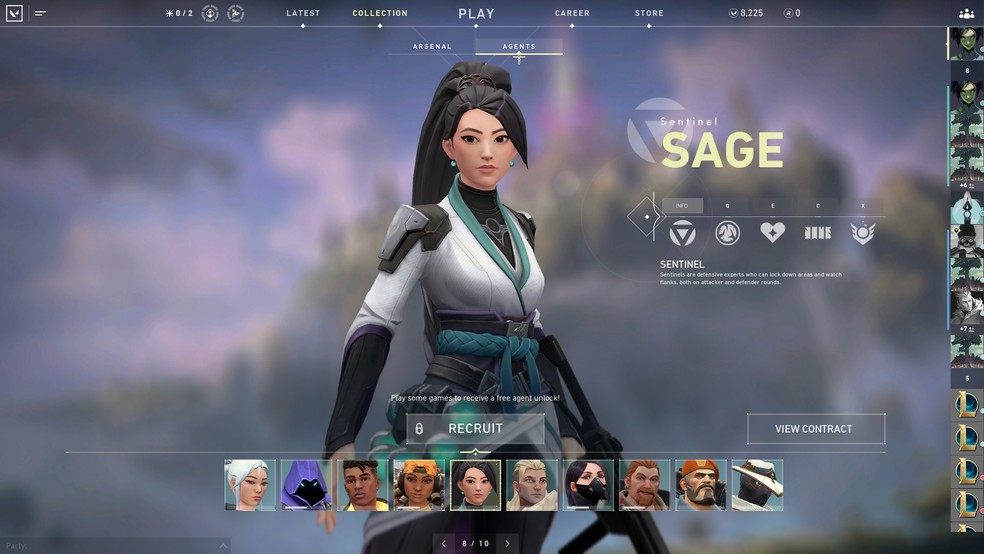Show Sage's Healing Orb heart ability
Screen dimensions: 984x554
click(x=772, y=233)
